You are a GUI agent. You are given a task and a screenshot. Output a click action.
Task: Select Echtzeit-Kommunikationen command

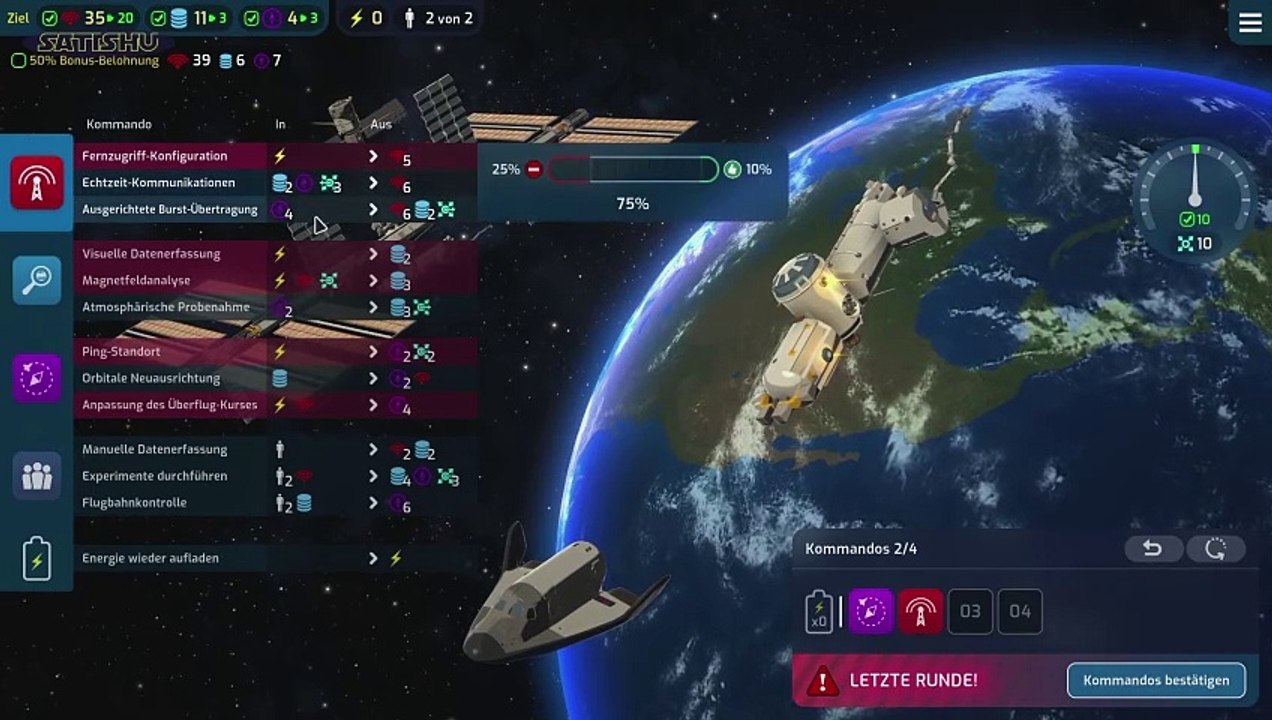(159, 183)
